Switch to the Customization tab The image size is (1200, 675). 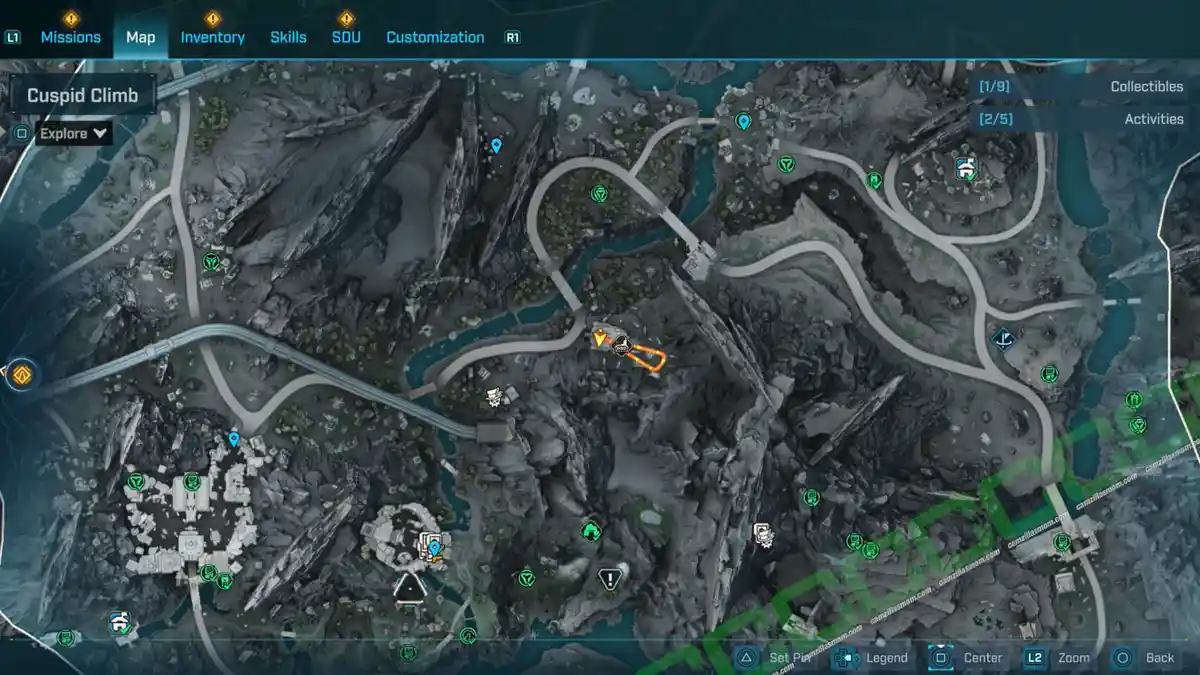(x=435, y=37)
